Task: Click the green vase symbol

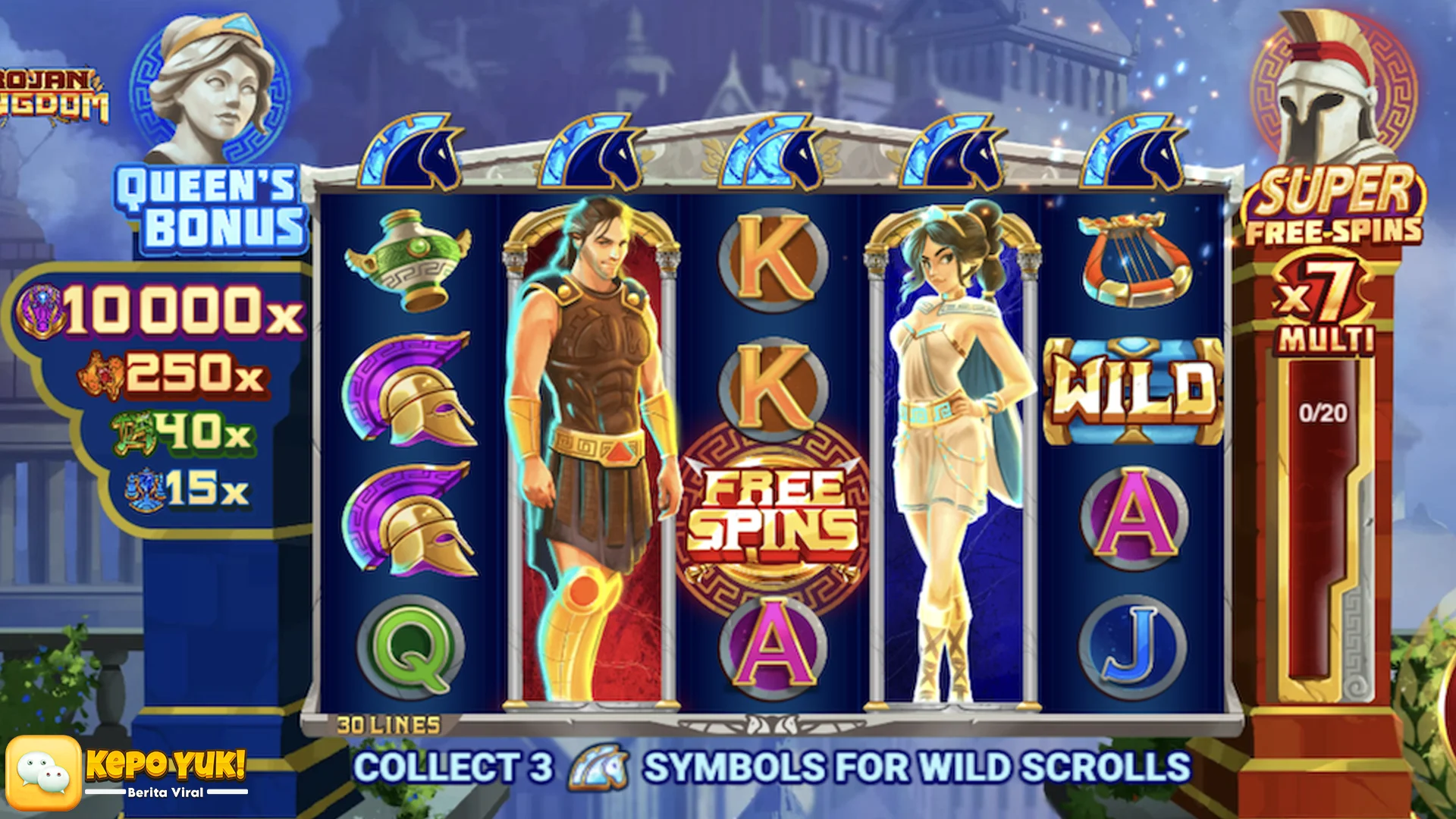Action: coord(409,259)
